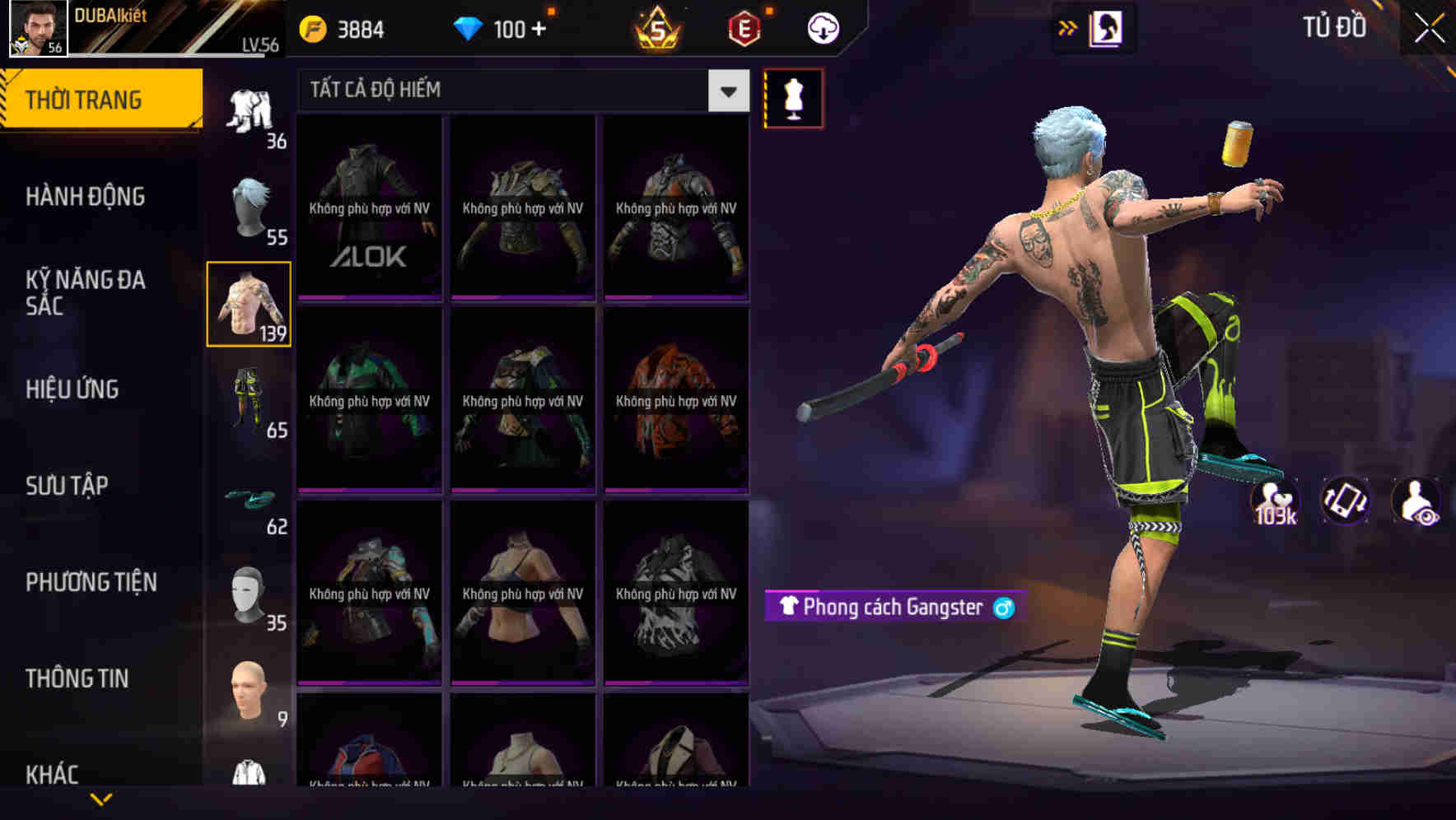Select the mask category icon showing 35
The width and height of the screenshot is (1456, 820).
coord(249,589)
